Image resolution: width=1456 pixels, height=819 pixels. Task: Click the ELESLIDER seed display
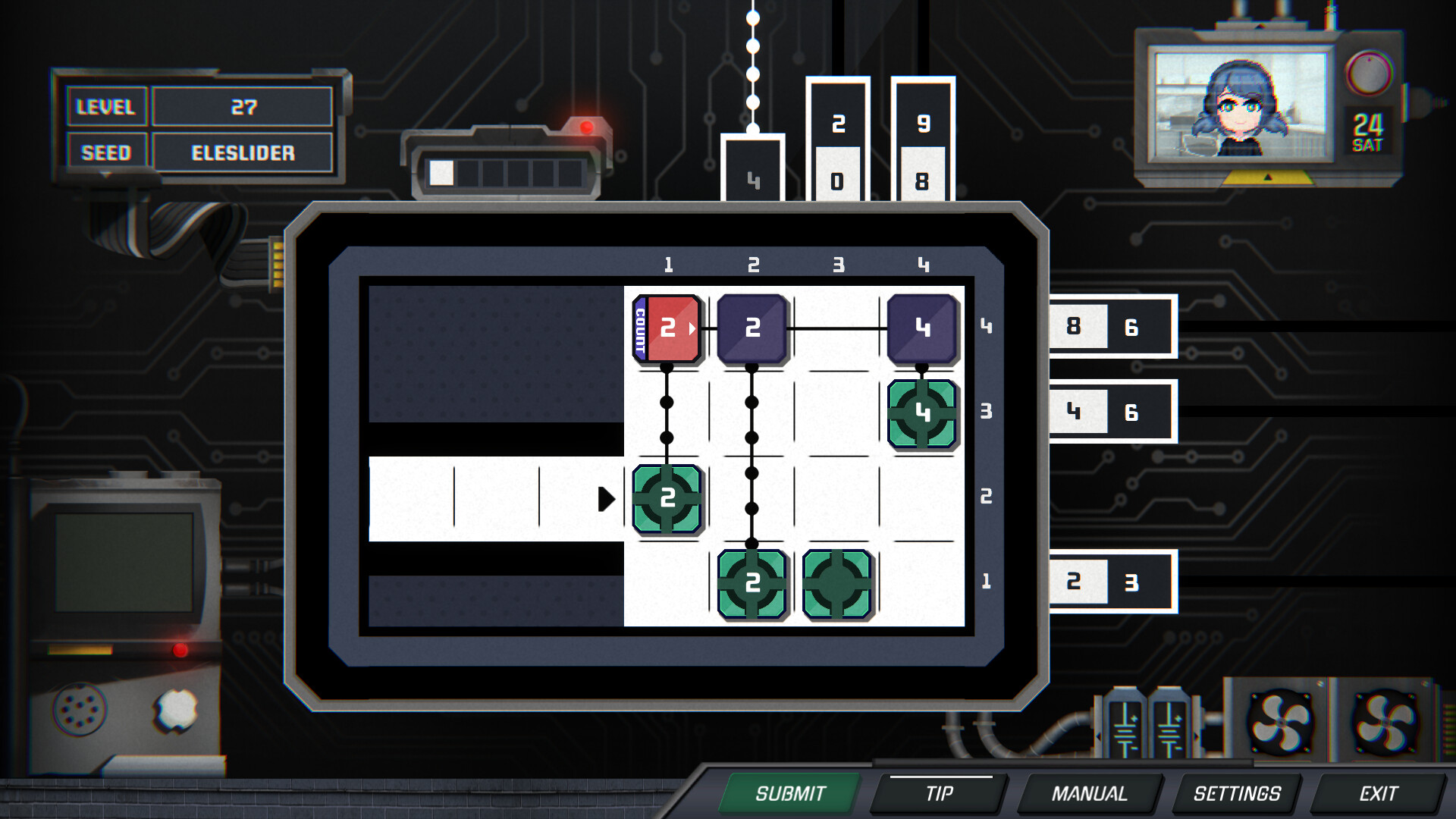(x=243, y=152)
